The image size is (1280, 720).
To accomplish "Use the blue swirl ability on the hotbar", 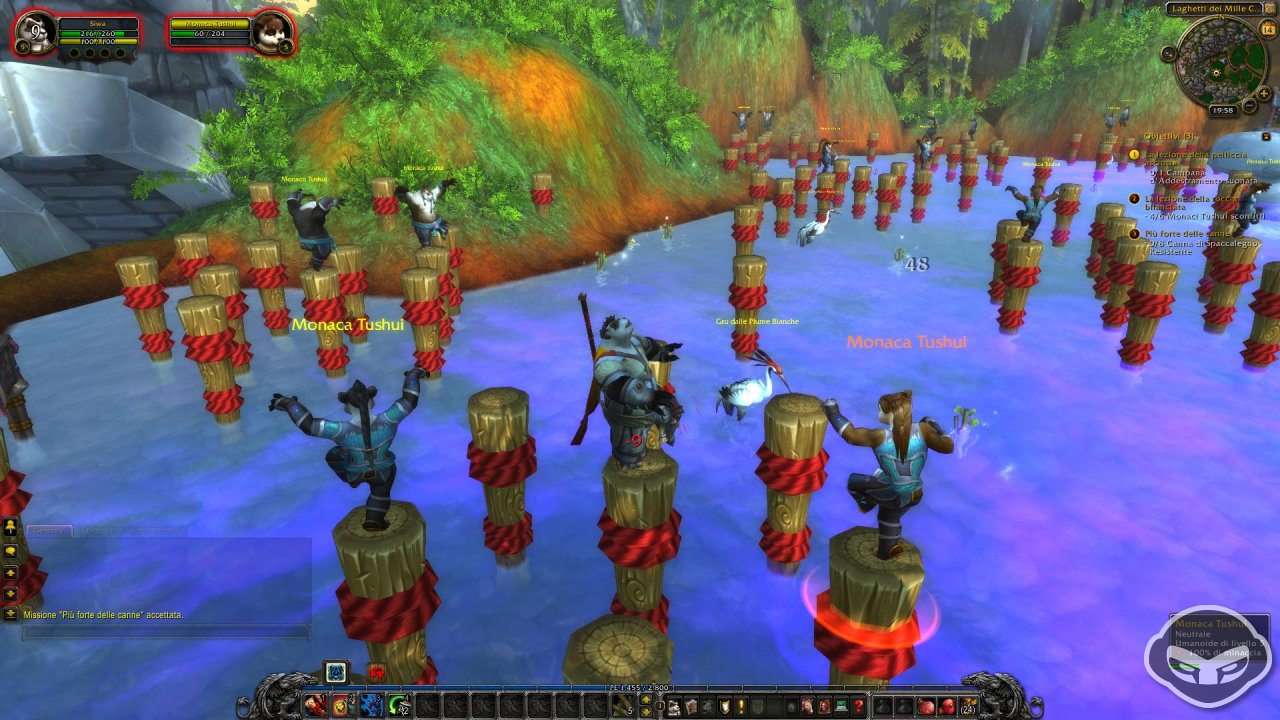I will (x=370, y=706).
